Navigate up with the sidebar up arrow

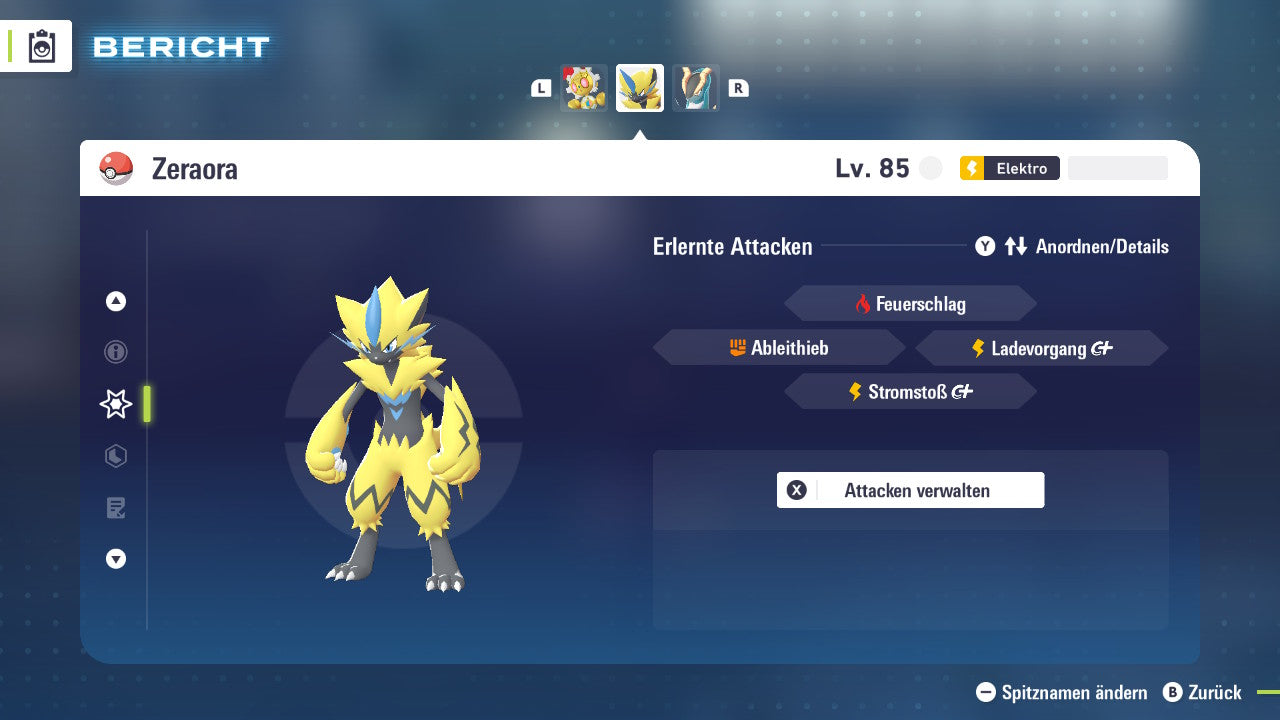pos(116,301)
